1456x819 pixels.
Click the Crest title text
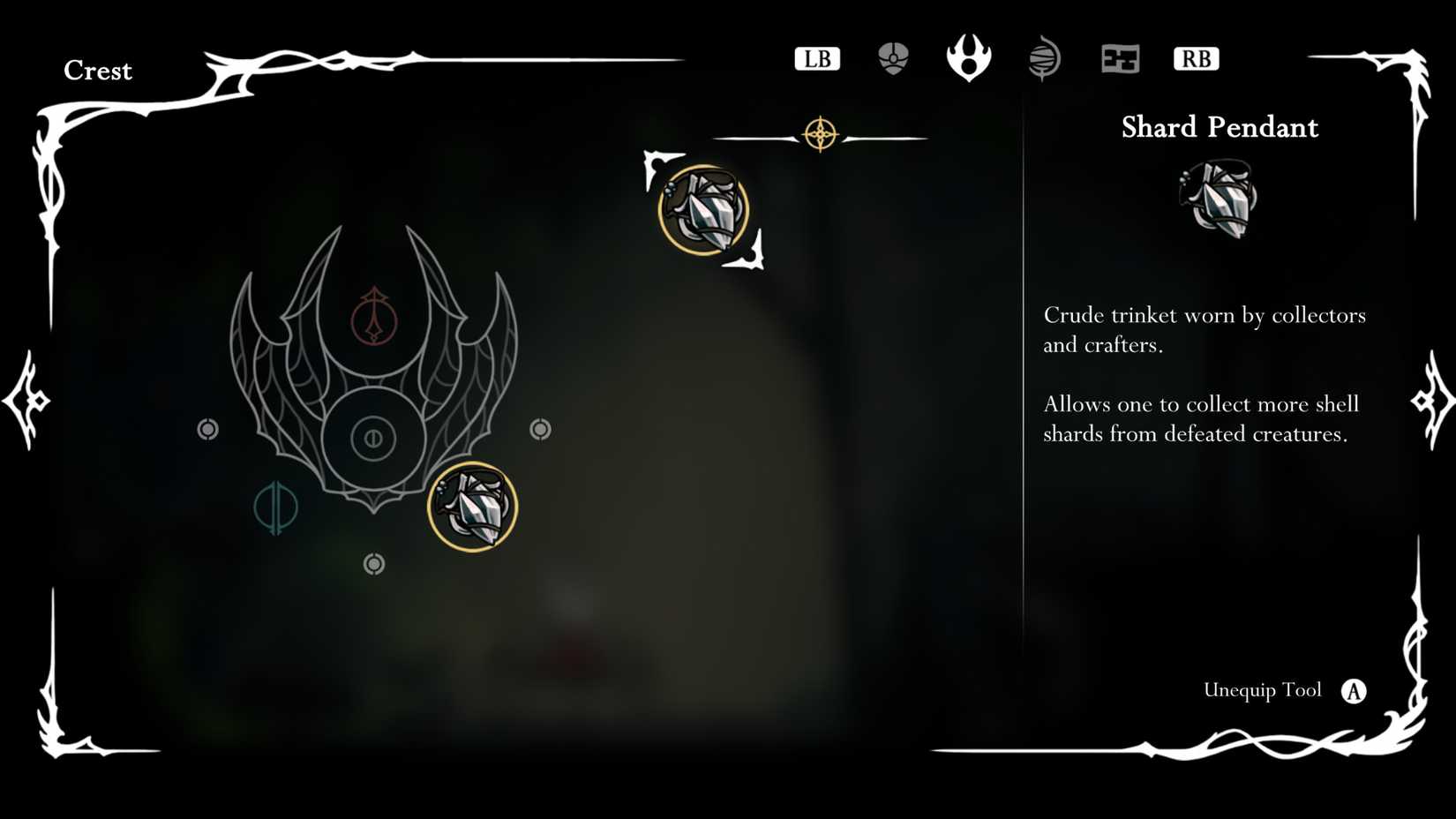pyautogui.click(x=98, y=71)
